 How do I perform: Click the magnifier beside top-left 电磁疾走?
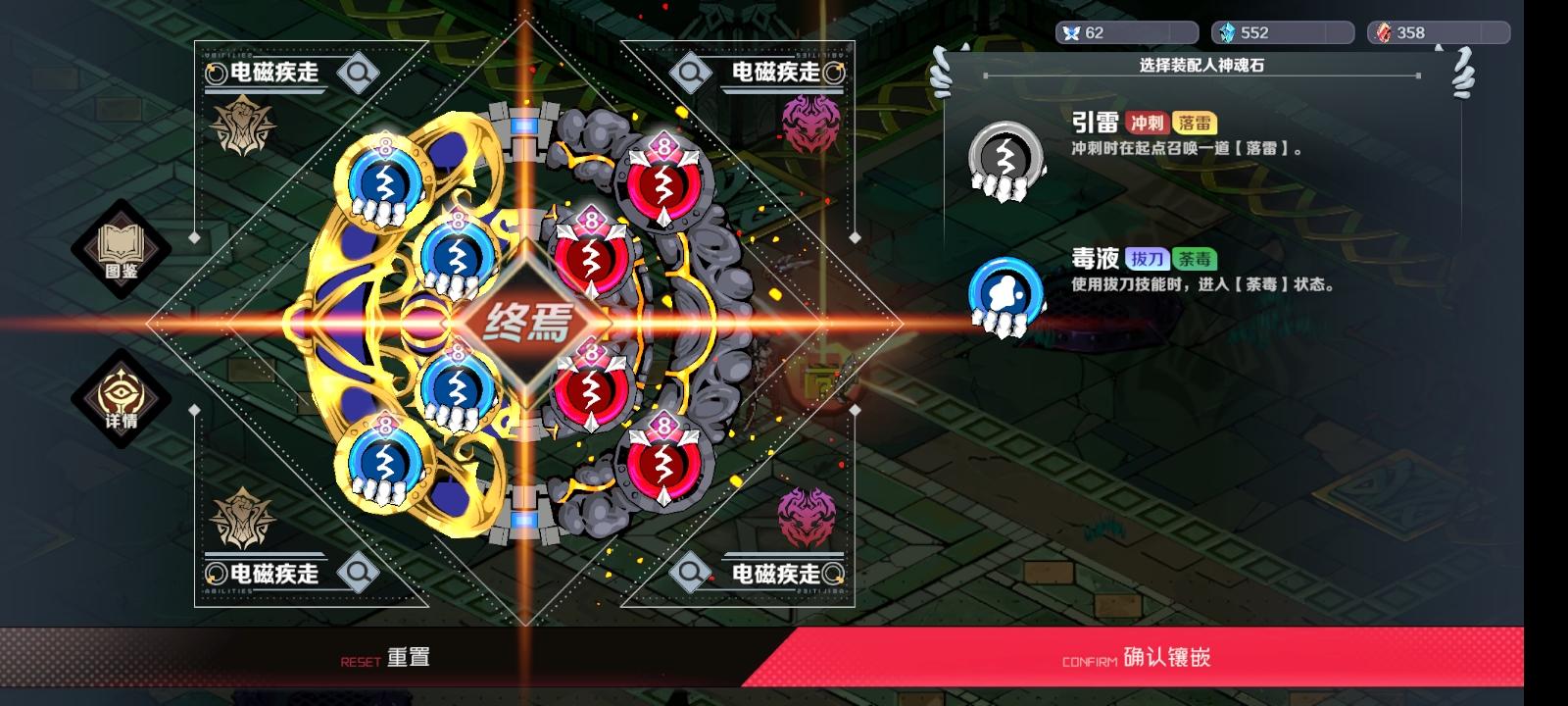[x=358, y=72]
